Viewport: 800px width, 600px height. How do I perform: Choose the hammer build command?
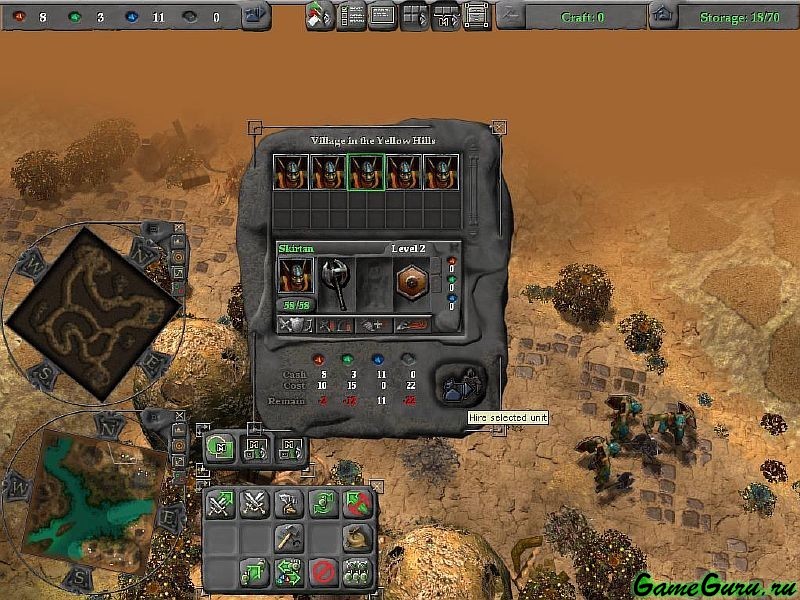pyautogui.click(x=288, y=538)
